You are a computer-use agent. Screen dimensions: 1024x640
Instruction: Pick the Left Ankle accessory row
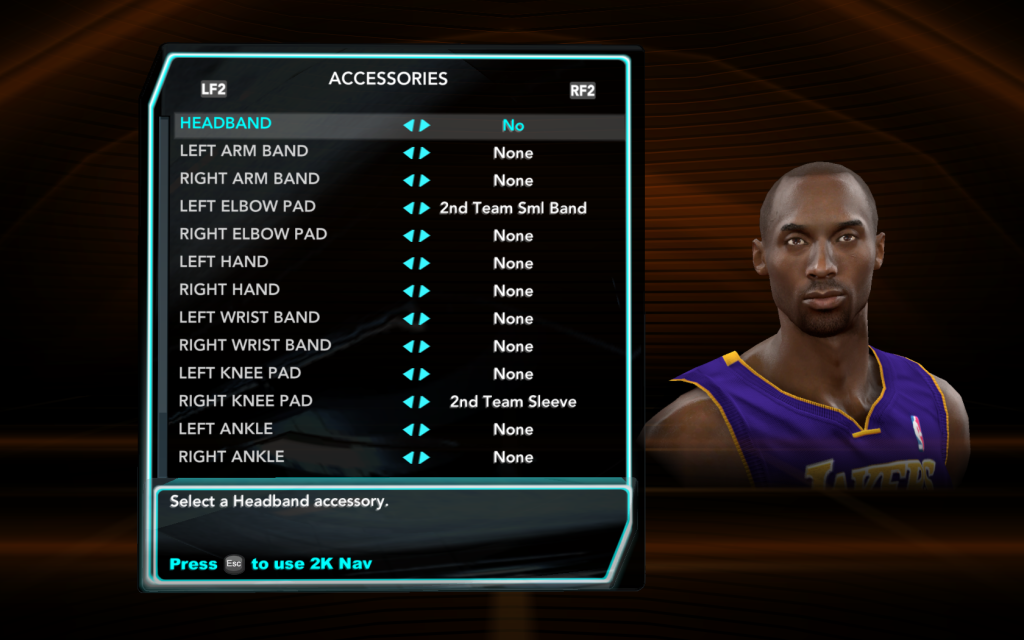[226, 429]
